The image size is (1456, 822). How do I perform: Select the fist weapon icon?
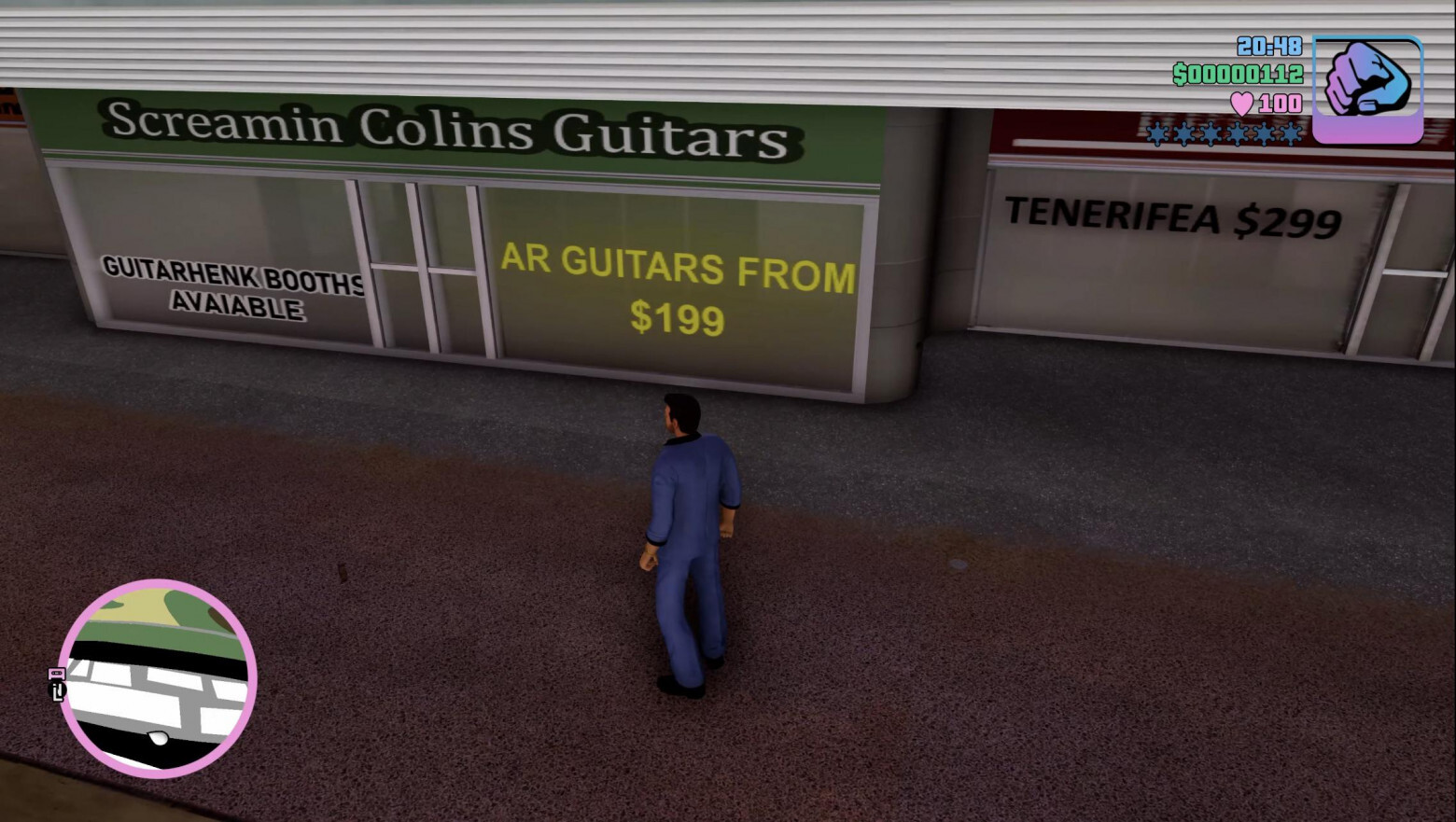coord(1367,88)
